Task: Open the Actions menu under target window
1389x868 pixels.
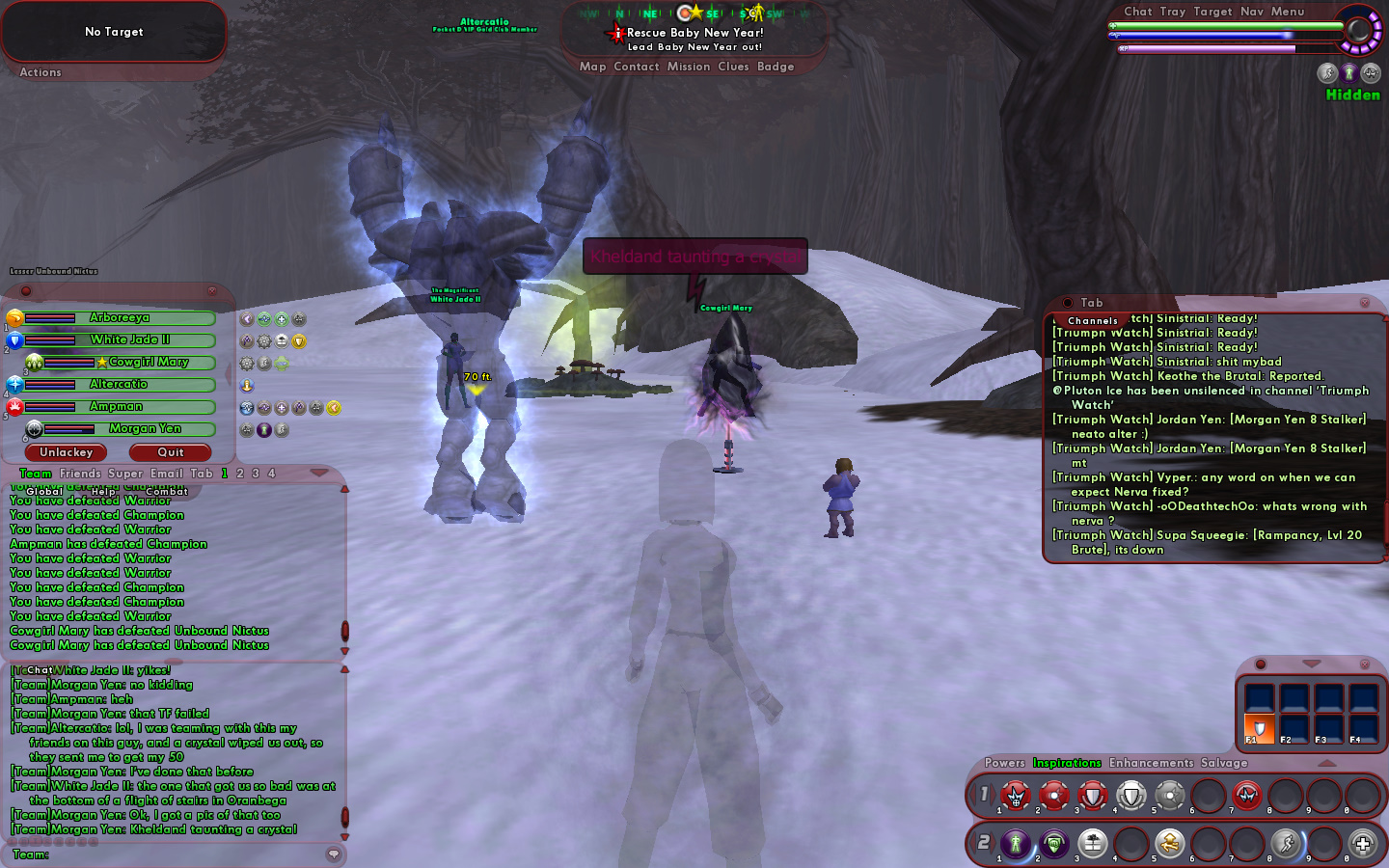Action: (x=41, y=72)
